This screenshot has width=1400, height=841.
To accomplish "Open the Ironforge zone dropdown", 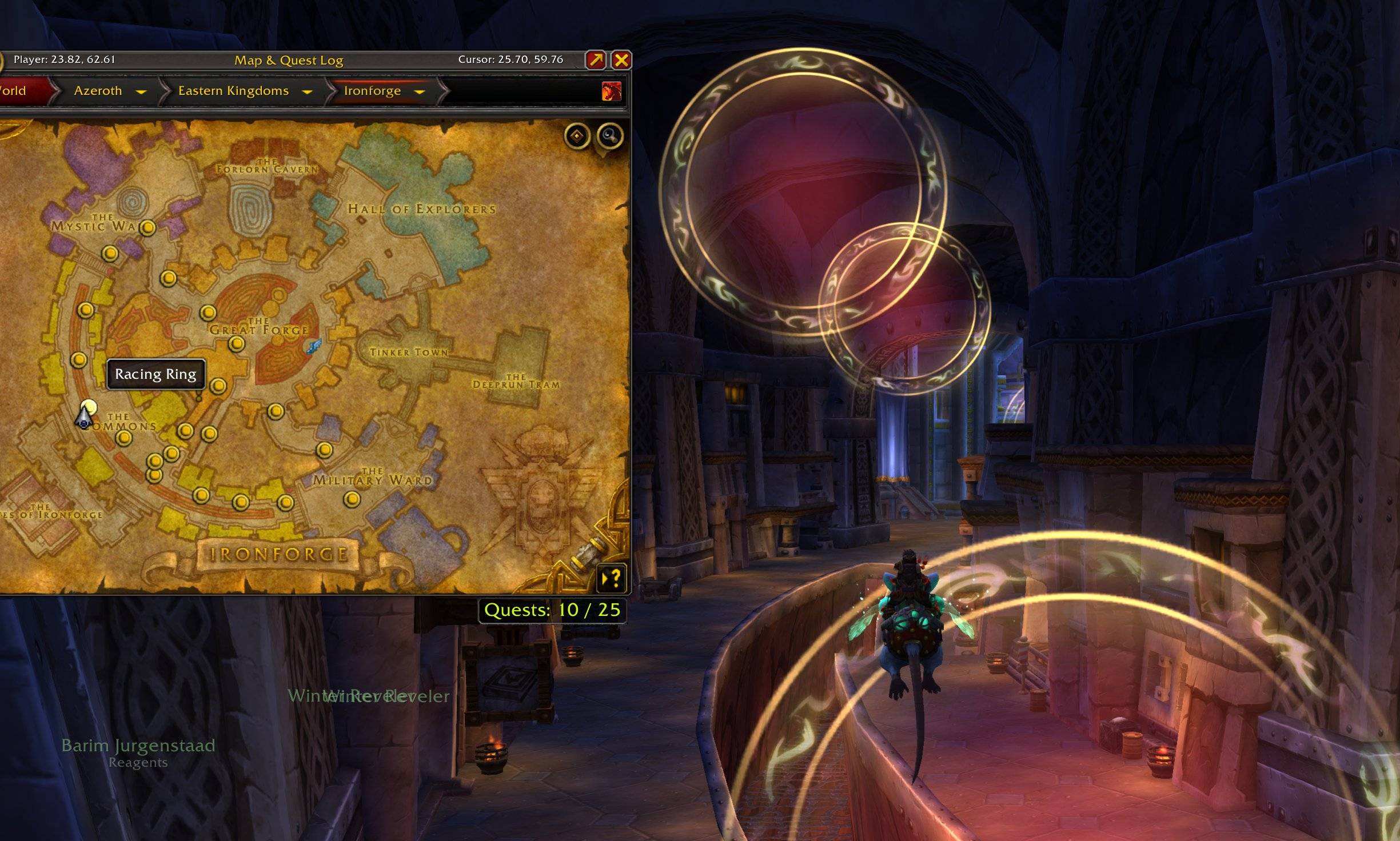I will [x=420, y=91].
